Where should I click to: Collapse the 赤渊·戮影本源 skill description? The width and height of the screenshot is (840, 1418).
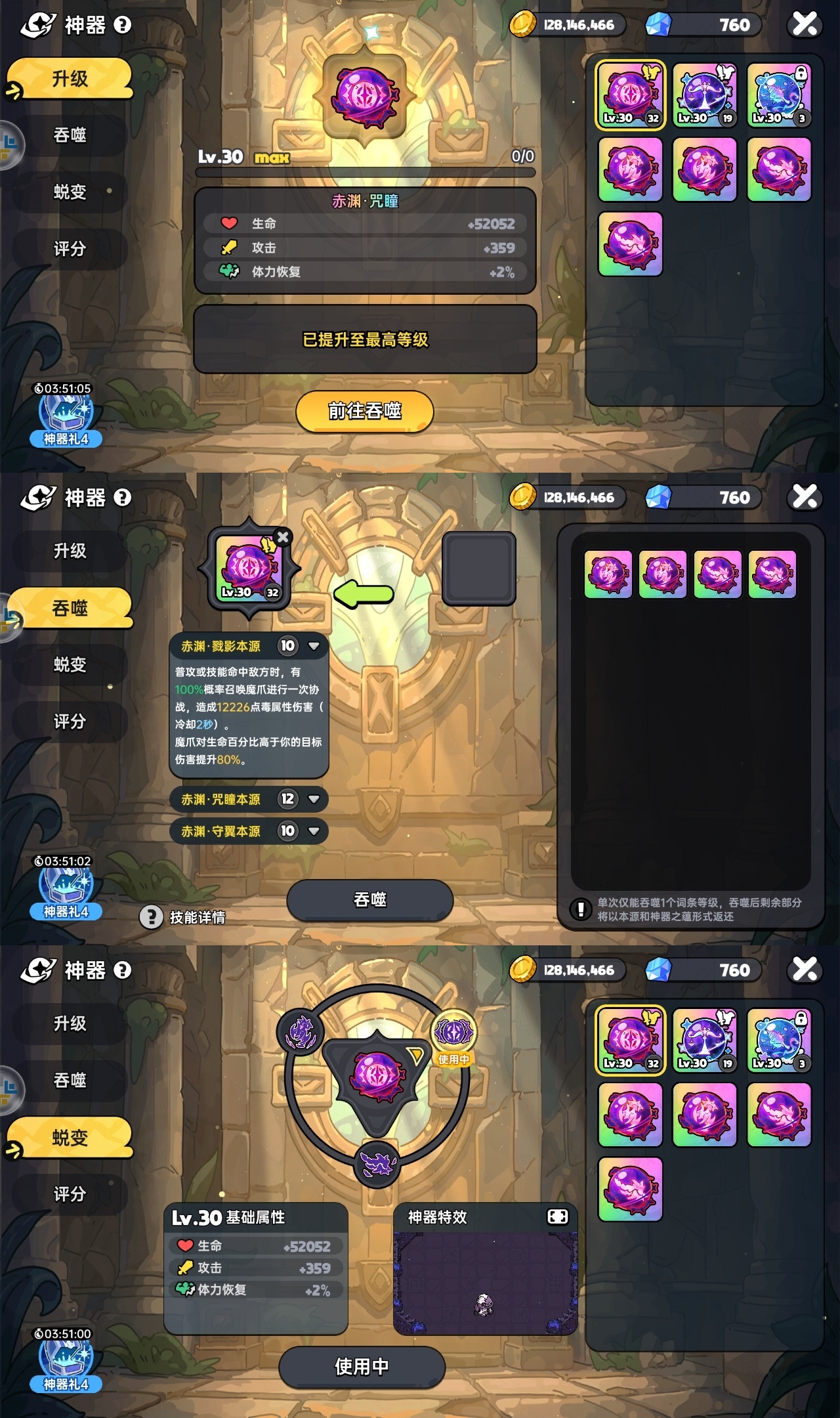(x=314, y=646)
